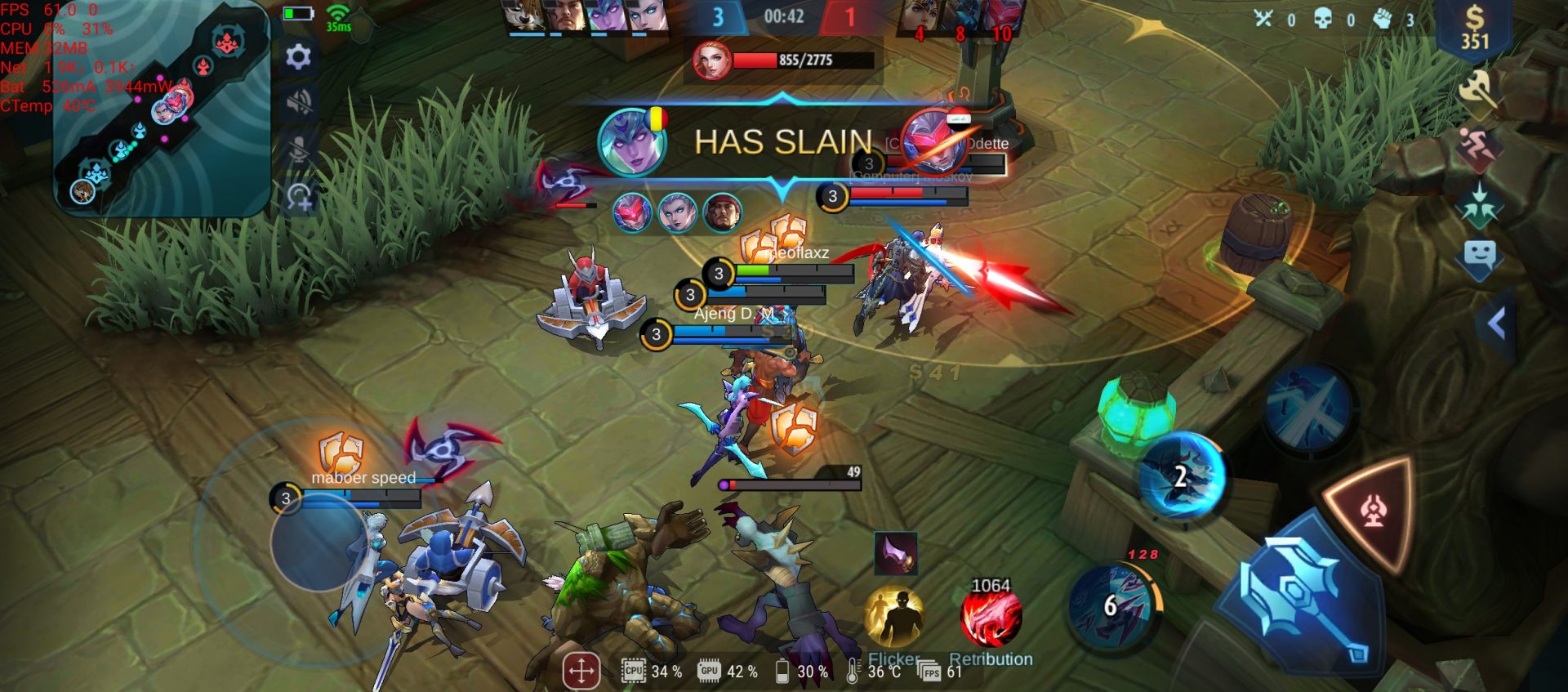Open the shop via the 351 gold button
Image resolution: width=1568 pixels, height=692 pixels.
[1474, 29]
